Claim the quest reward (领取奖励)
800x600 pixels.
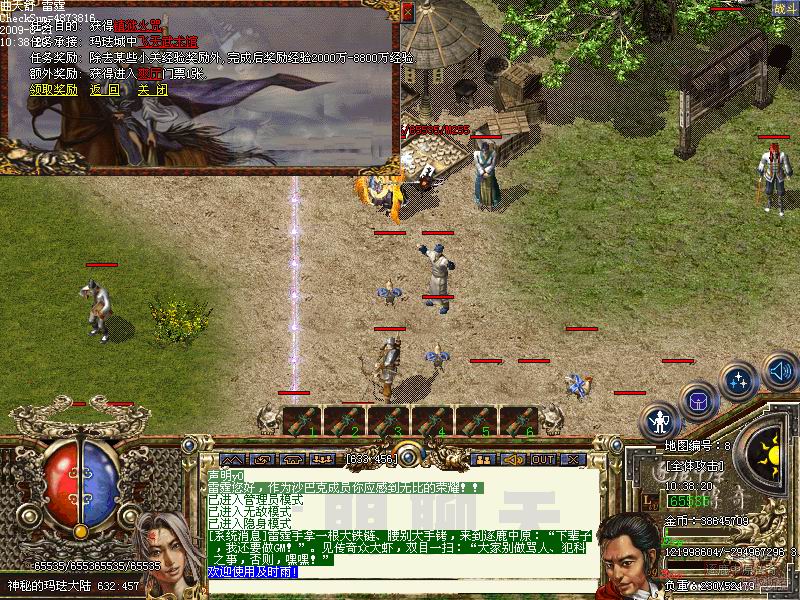[x=53, y=89]
